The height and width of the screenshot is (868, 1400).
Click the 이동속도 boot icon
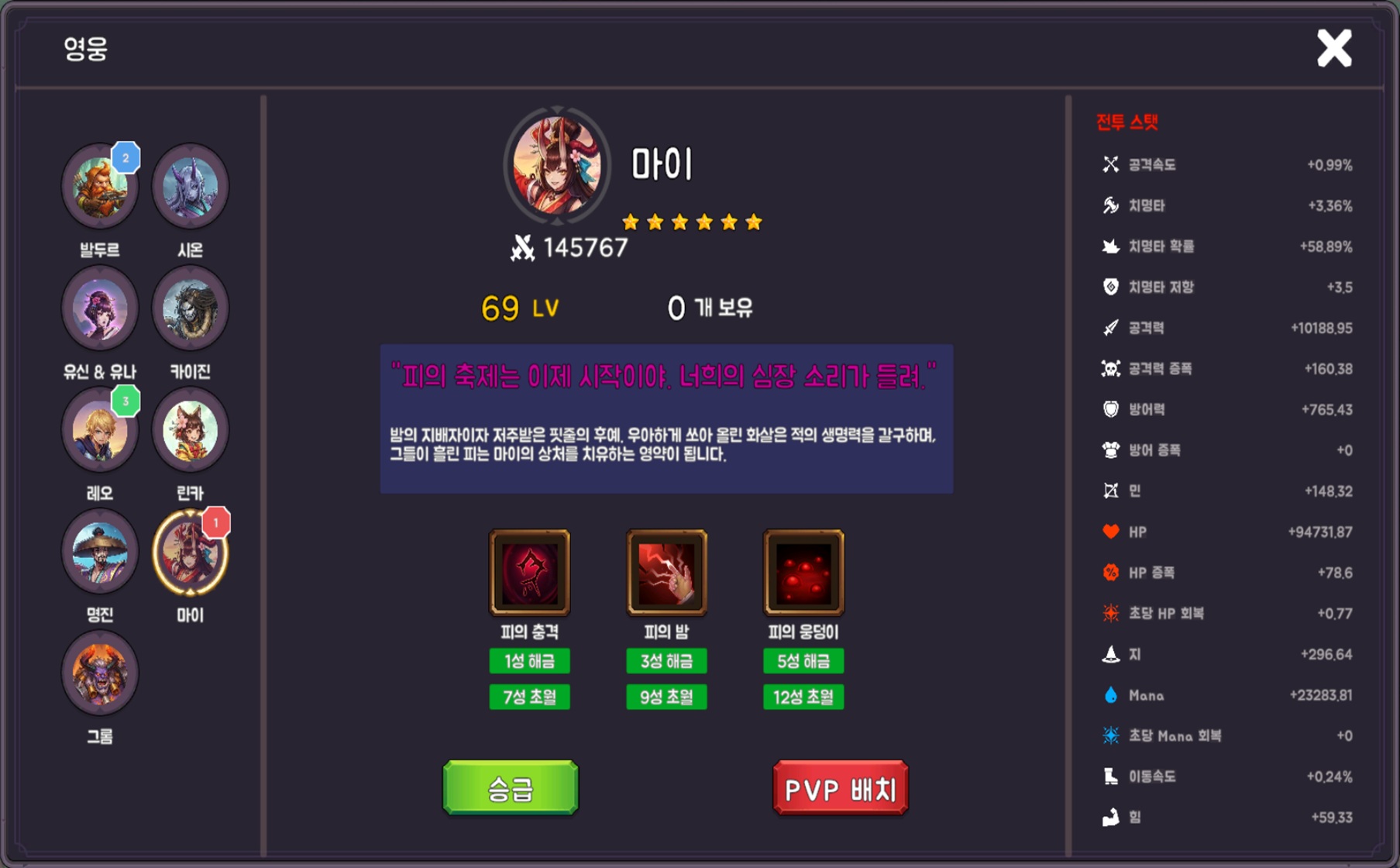tap(1109, 777)
